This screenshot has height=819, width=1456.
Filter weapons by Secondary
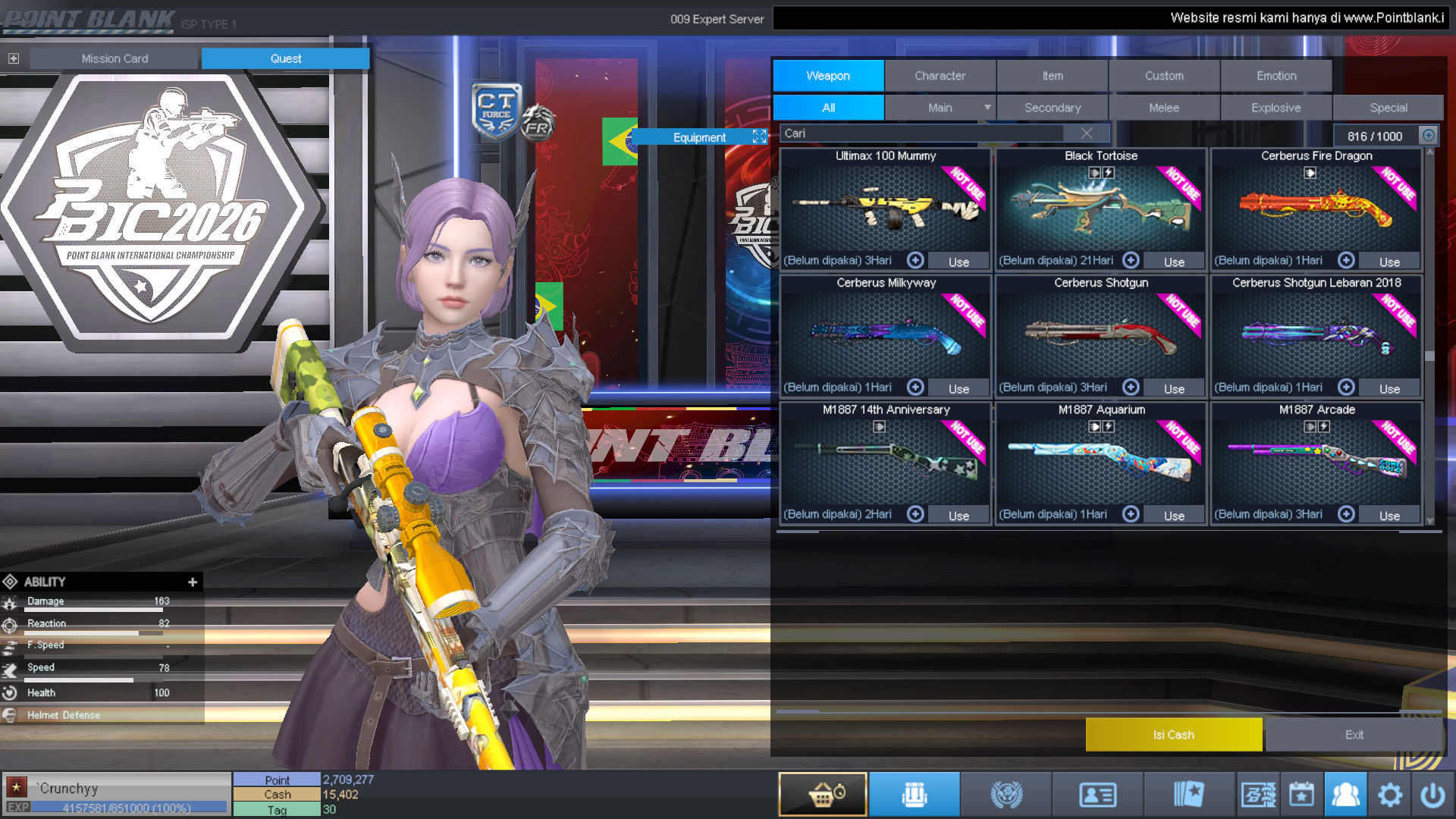(x=1052, y=108)
